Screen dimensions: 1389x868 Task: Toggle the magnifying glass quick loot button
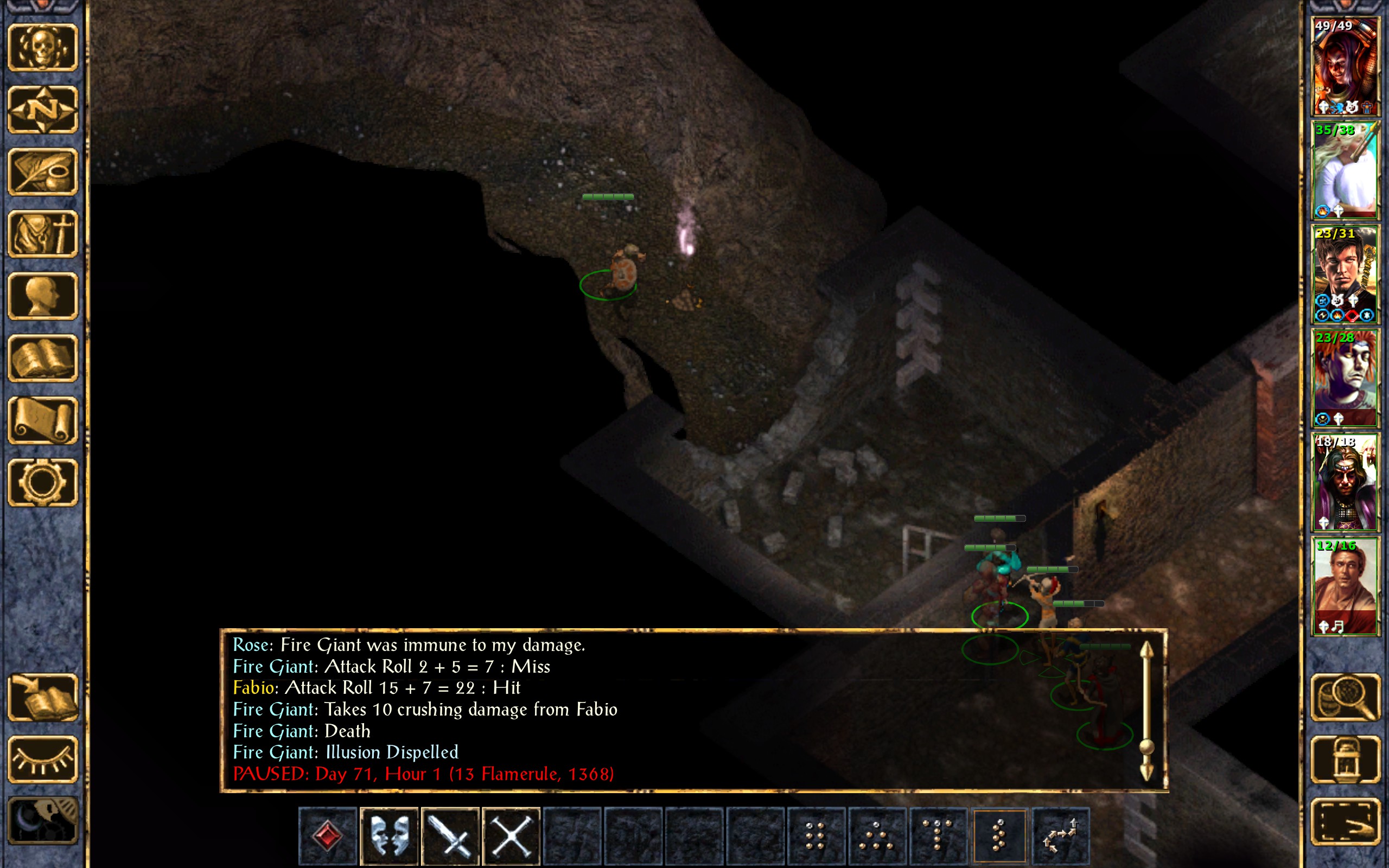pos(1345,697)
